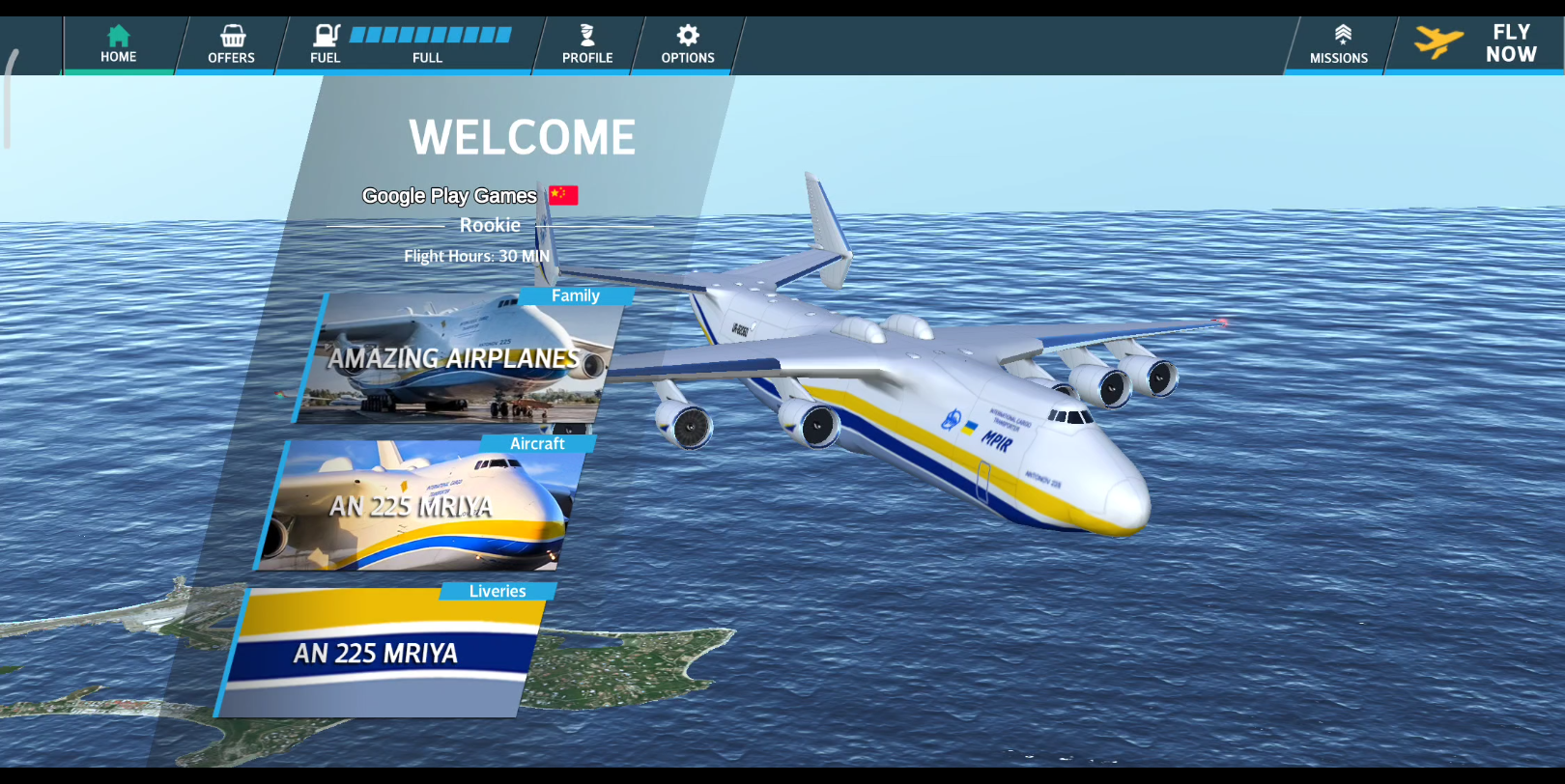Select the Amazing Airplanes family card

pos(454,359)
